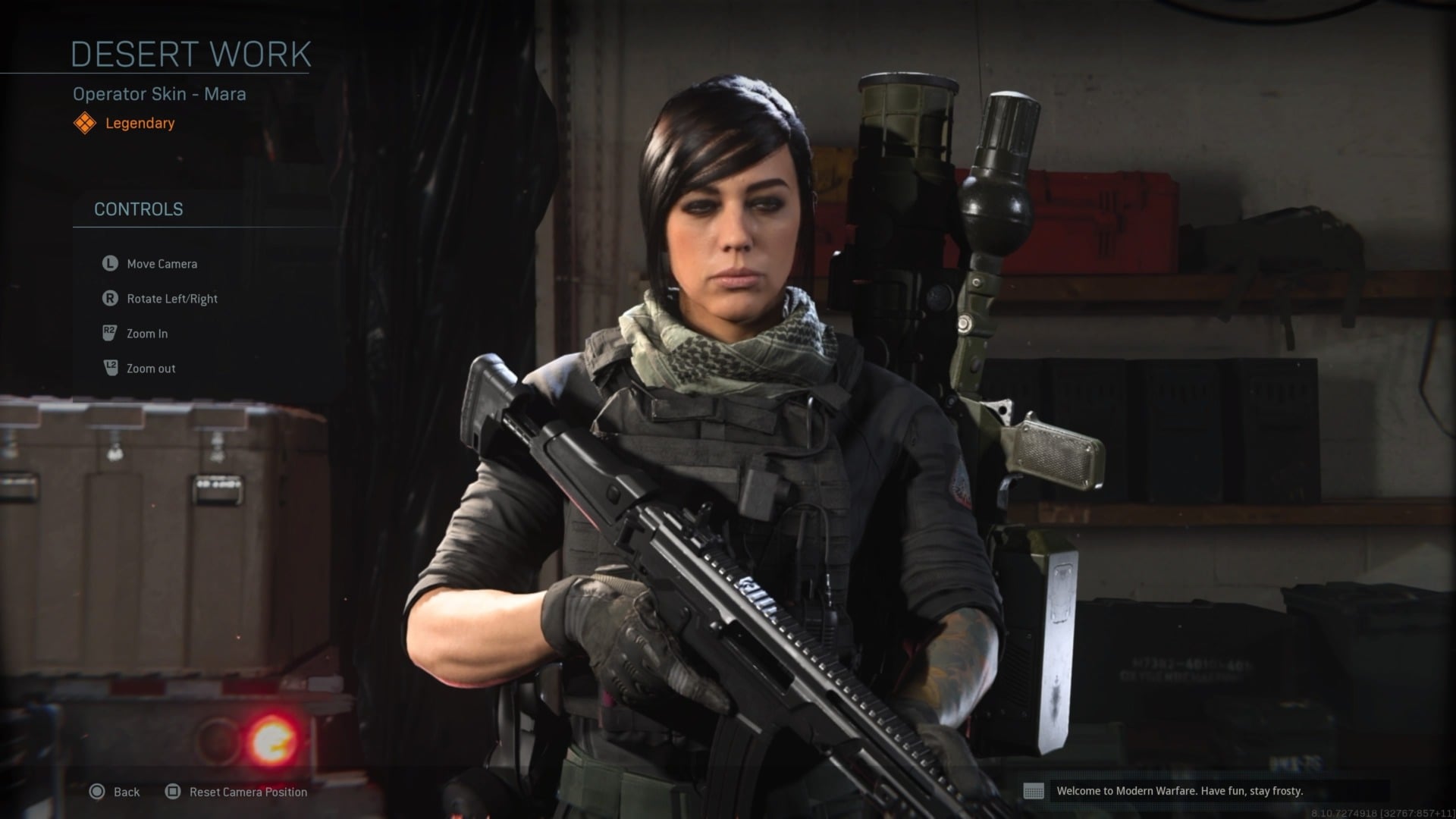
Task: Click the square Reset Camera icon
Action: click(x=173, y=792)
